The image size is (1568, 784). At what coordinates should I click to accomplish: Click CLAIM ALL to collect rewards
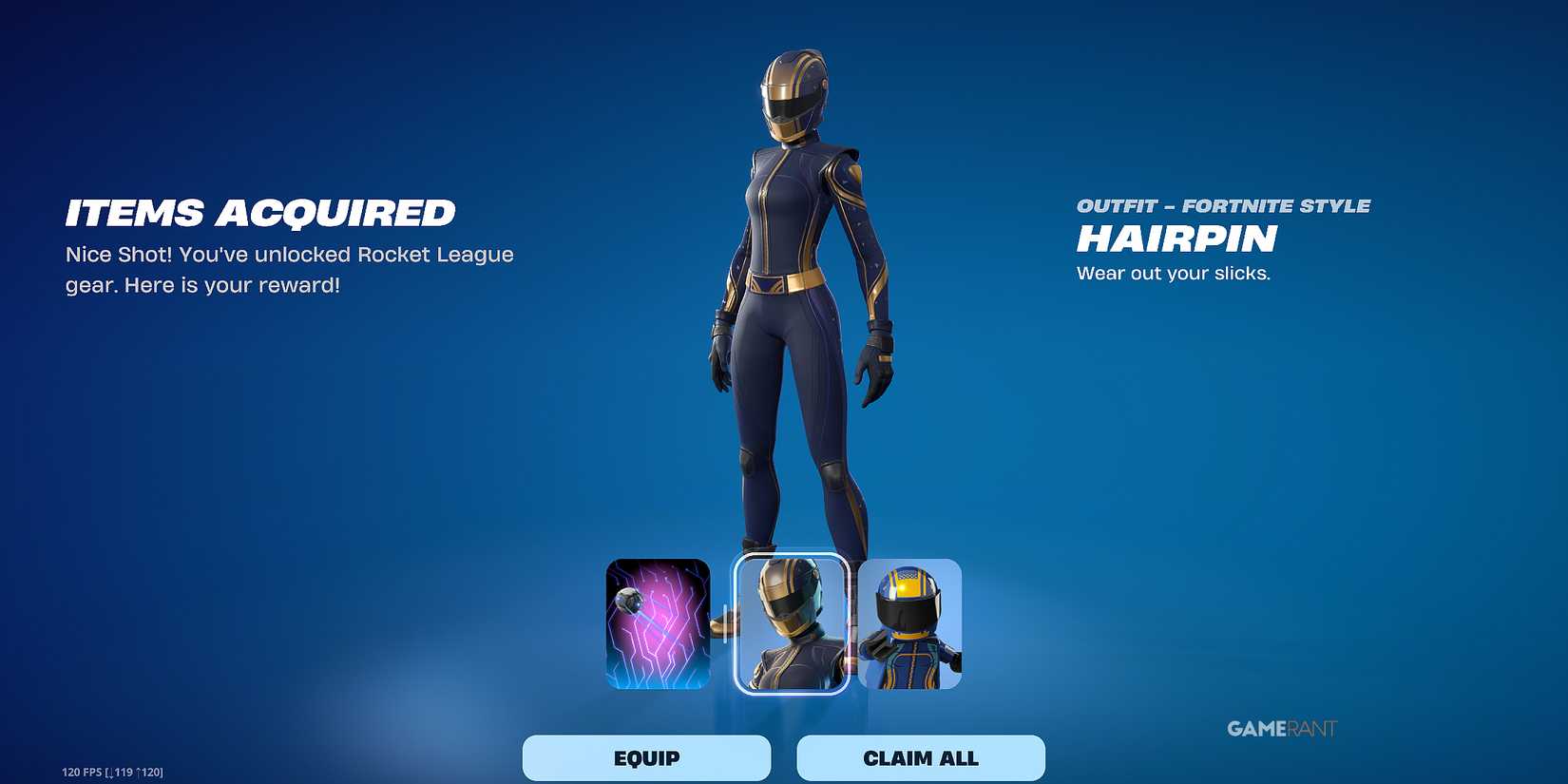[x=920, y=757]
